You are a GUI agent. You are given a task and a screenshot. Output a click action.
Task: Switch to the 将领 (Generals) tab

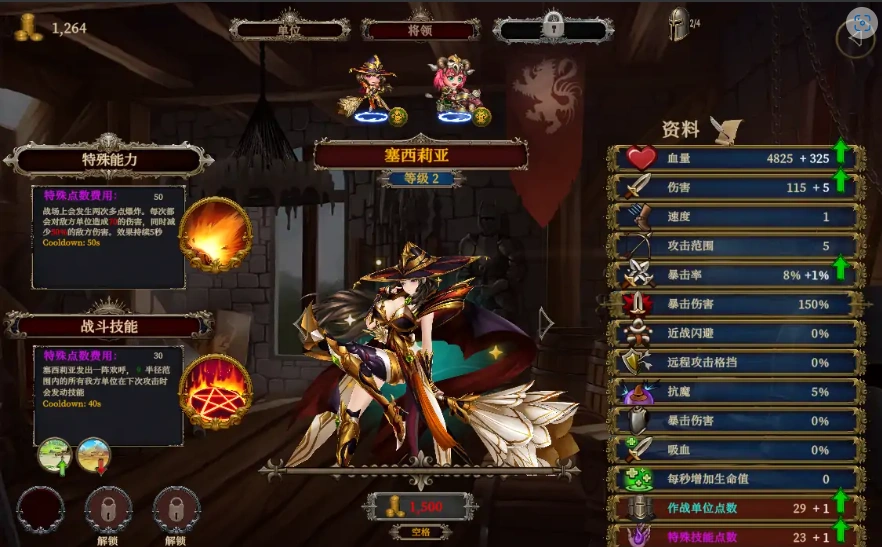(419, 29)
